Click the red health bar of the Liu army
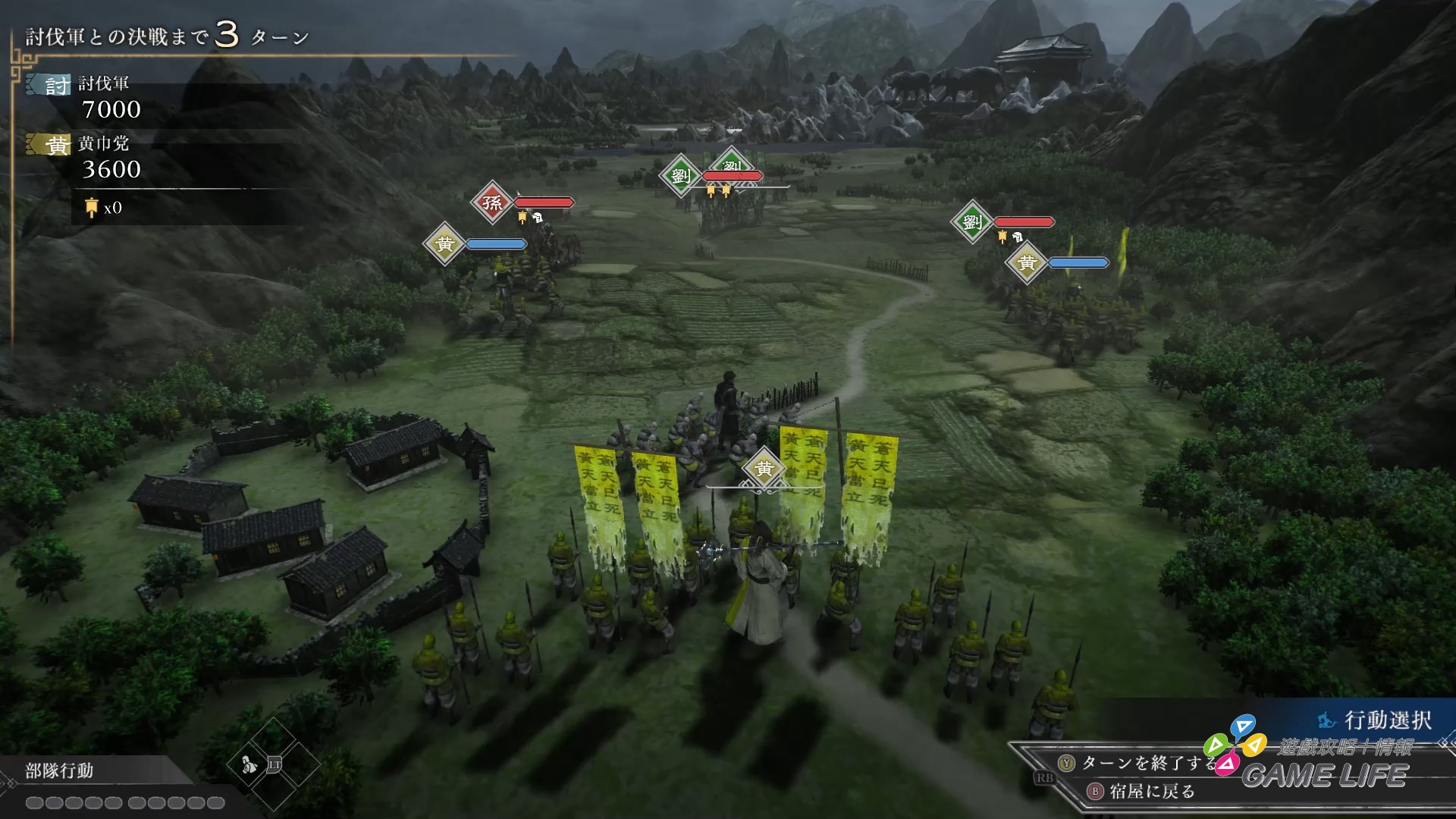1456x819 pixels. [x=733, y=174]
